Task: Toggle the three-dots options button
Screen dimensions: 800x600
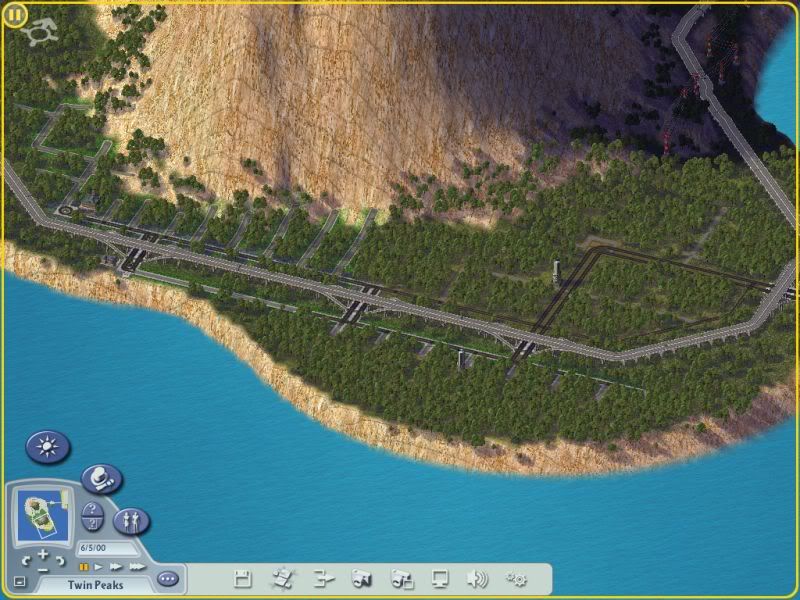Action: click(x=168, y=579)
